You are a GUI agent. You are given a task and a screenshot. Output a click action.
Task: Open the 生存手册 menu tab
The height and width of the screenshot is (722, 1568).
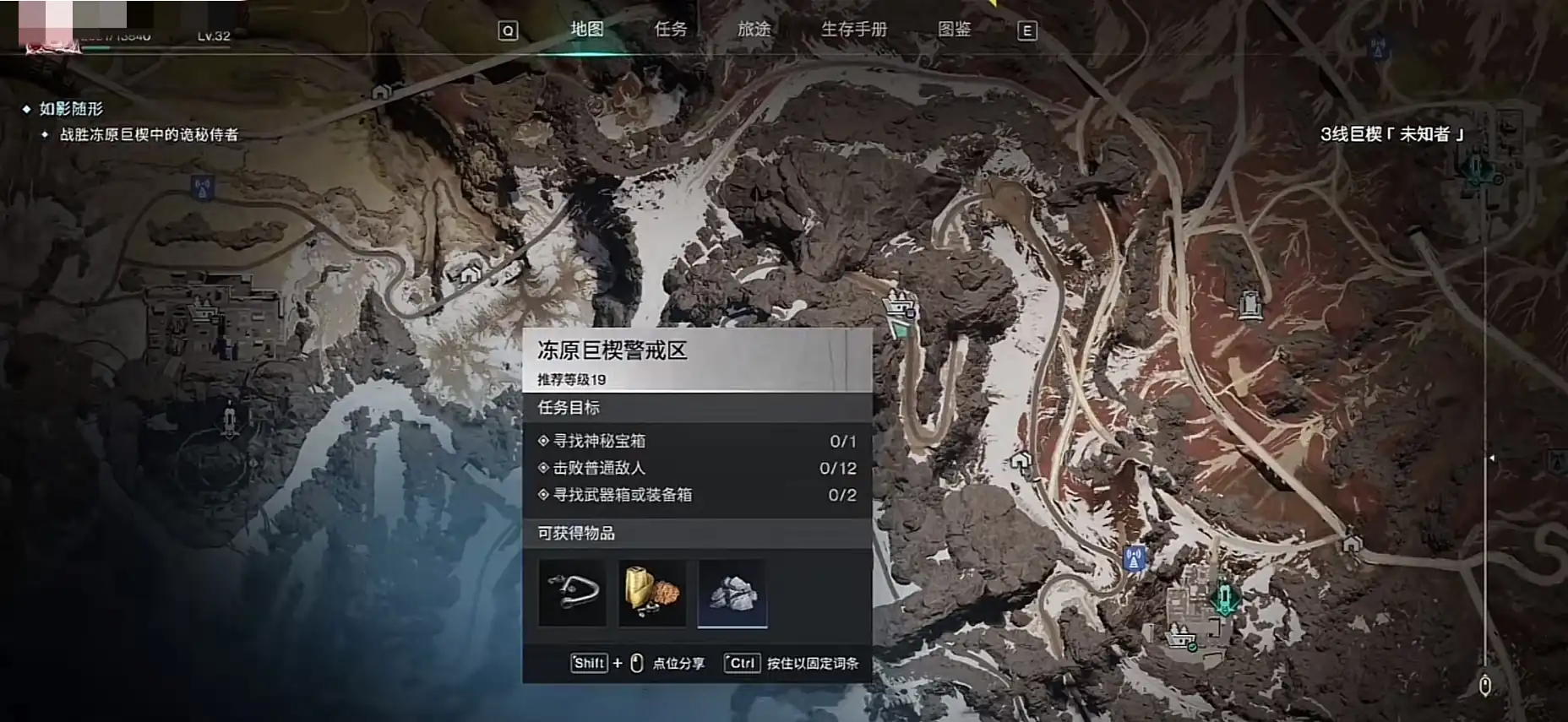(x=853, y=30)
